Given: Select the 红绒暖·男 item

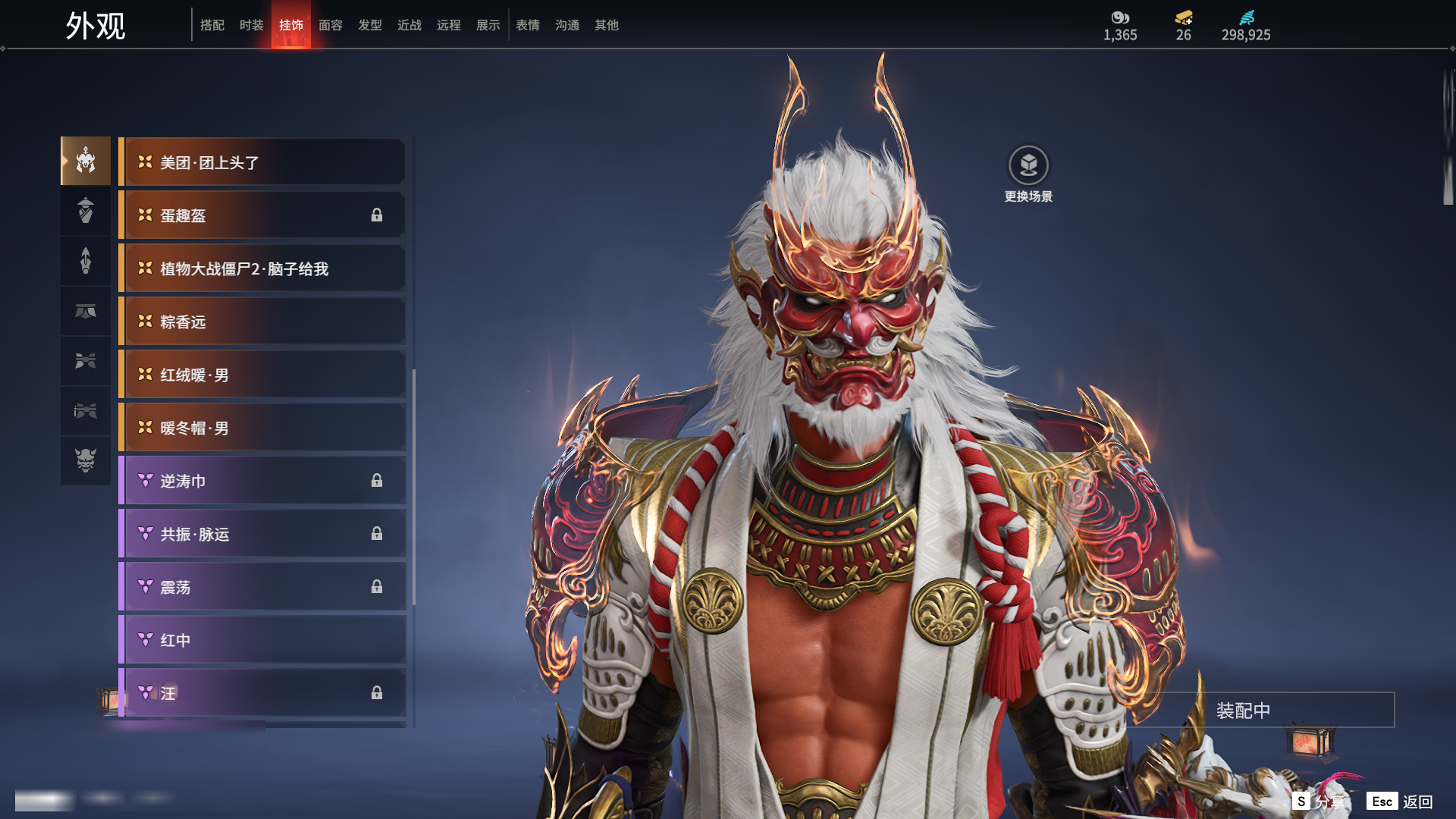Looking at the screenshot, I should [x=262, y=375].
